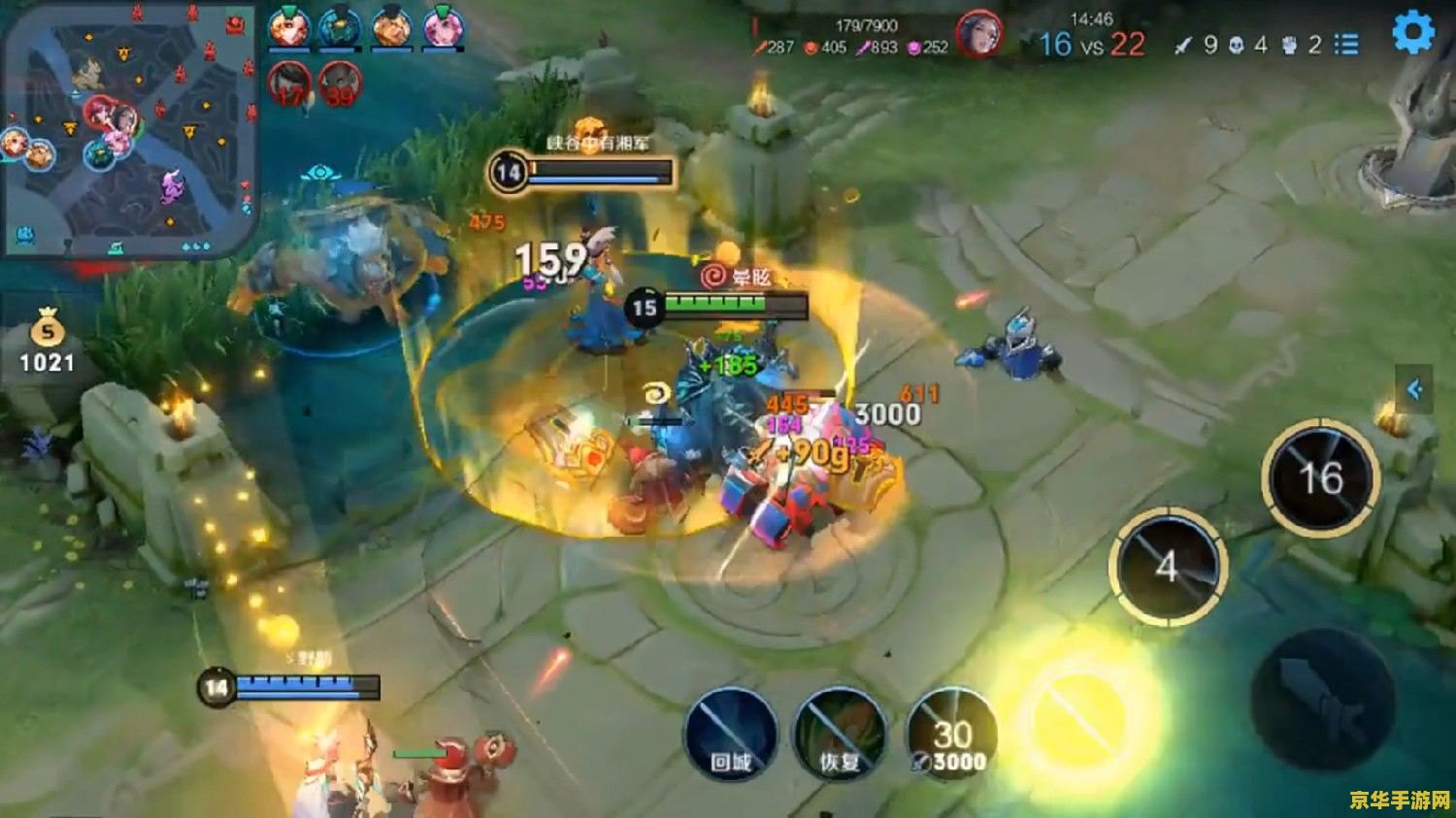Click the dead hero portrait showing 17
1456x818 pixels.
(289, 85)
